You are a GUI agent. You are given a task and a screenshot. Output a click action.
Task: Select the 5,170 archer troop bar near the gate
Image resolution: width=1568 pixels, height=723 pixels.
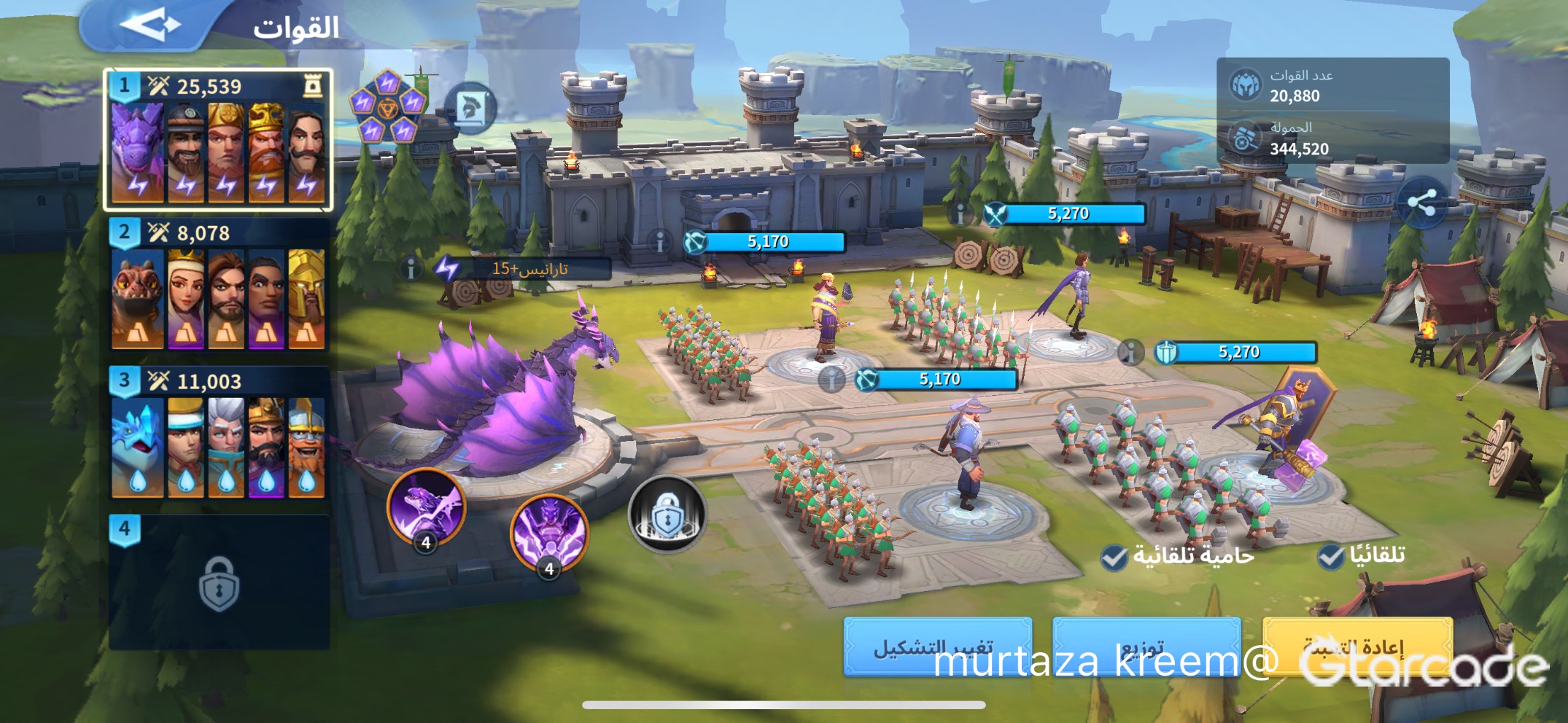coord(766,242)
